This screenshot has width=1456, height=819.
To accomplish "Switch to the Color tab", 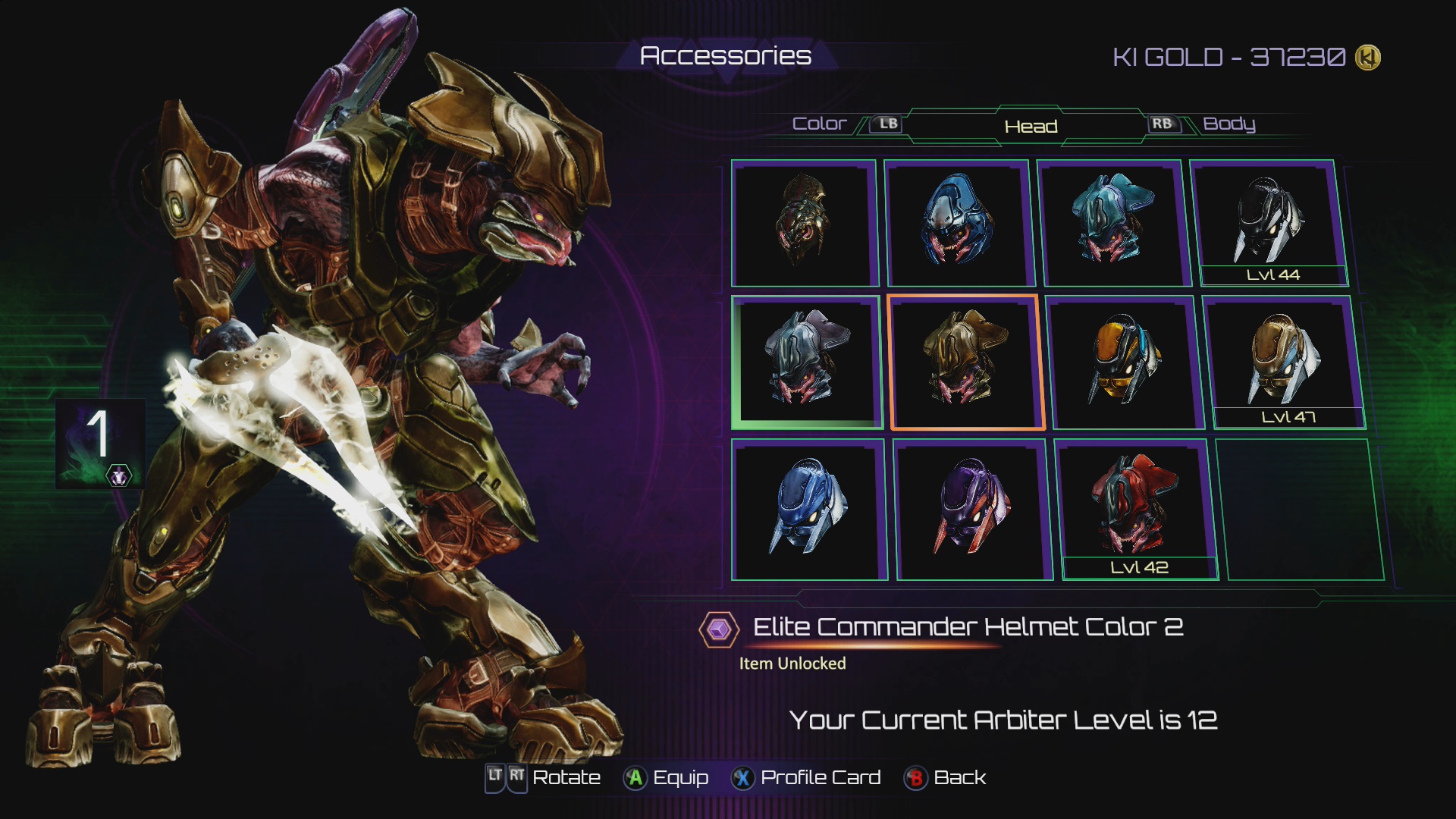I will (x=819, y=124).
